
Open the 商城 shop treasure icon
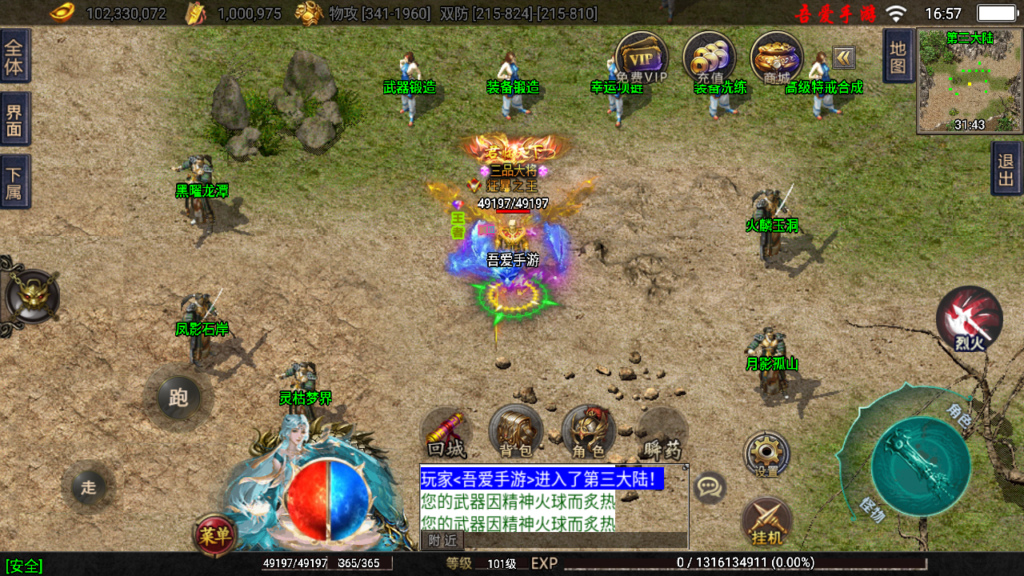click(x=776, y=56)
